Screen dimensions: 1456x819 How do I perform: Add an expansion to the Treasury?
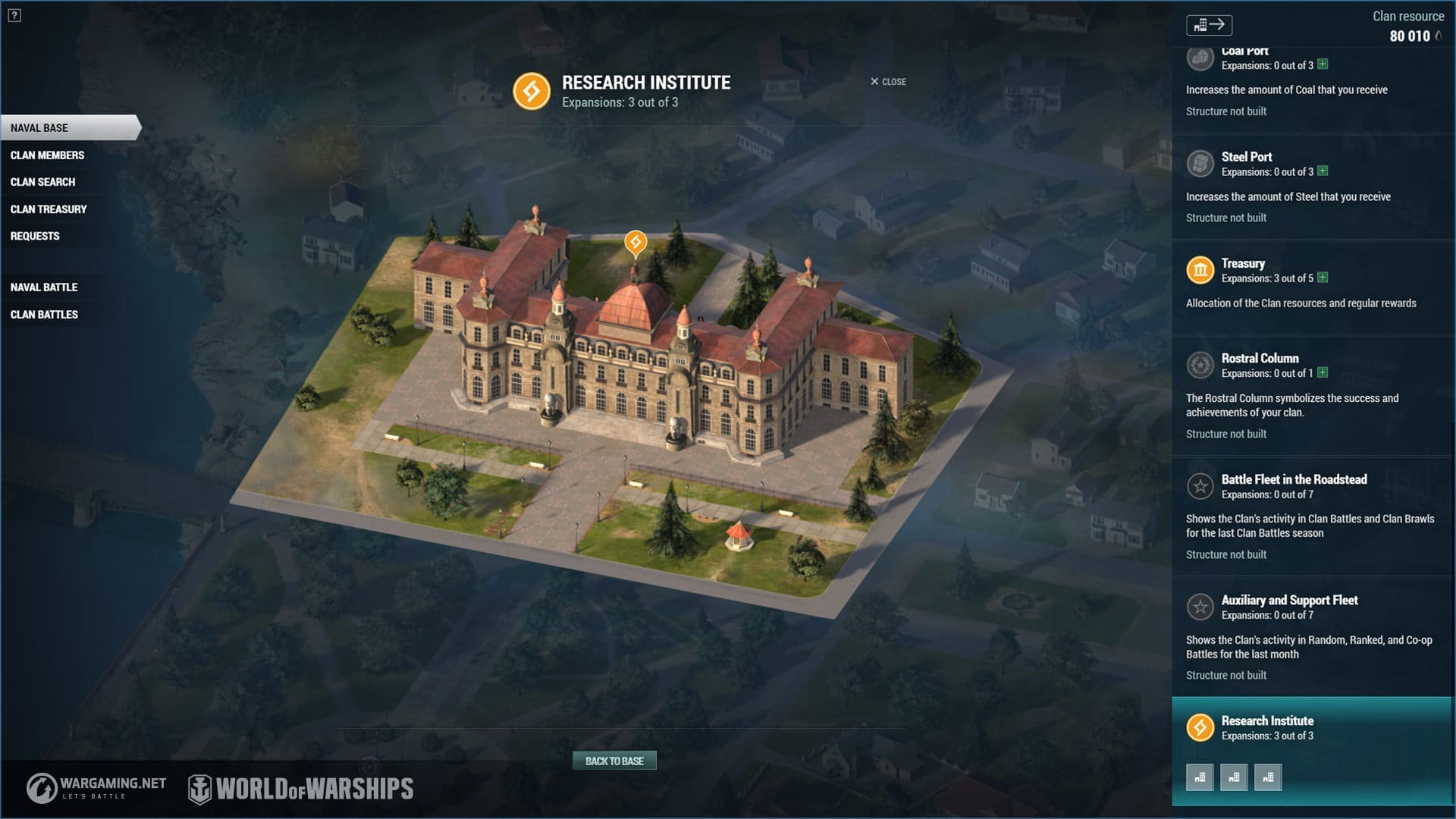1323,278
